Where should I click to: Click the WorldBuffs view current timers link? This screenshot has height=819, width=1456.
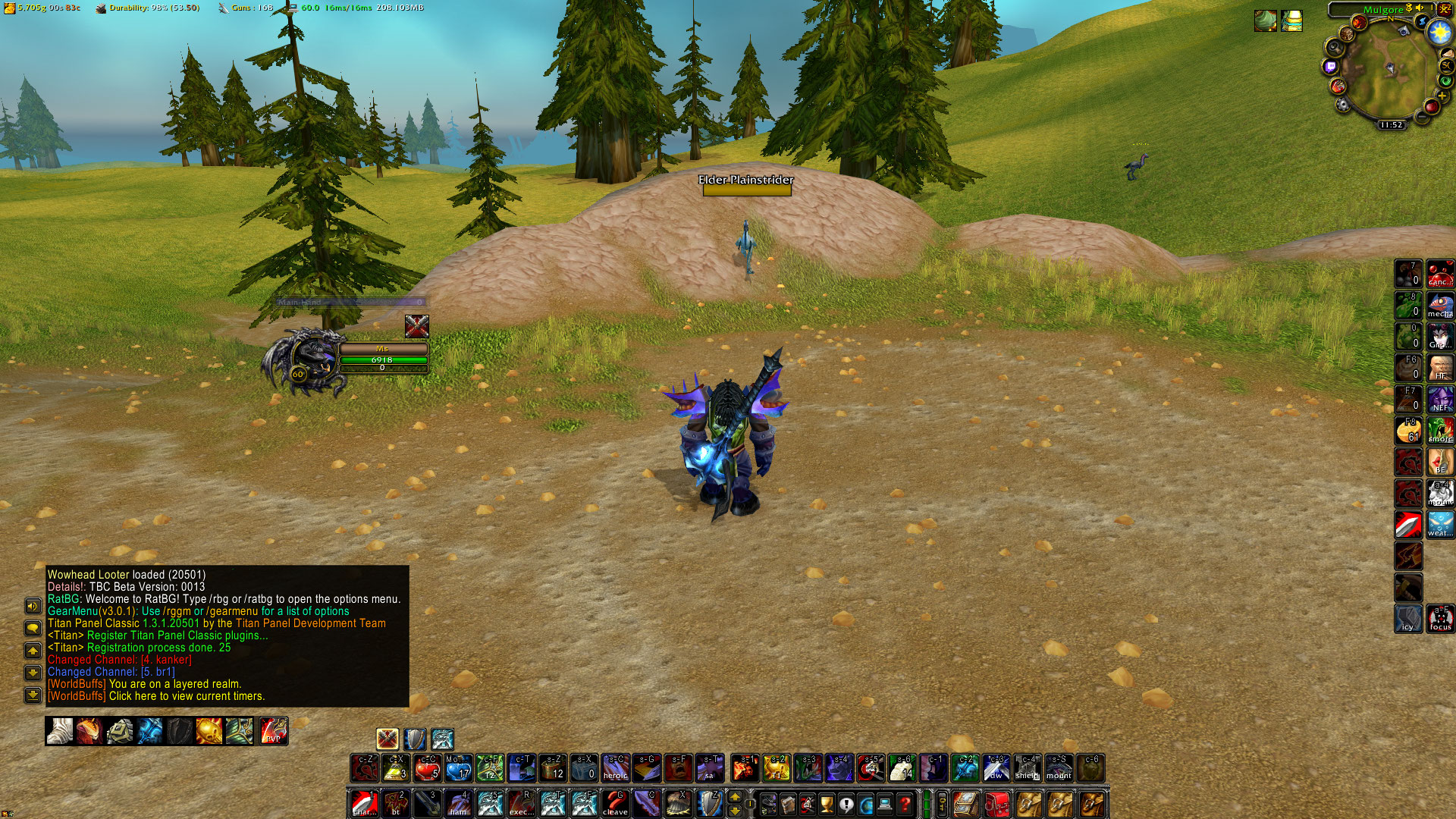(187, 696)
